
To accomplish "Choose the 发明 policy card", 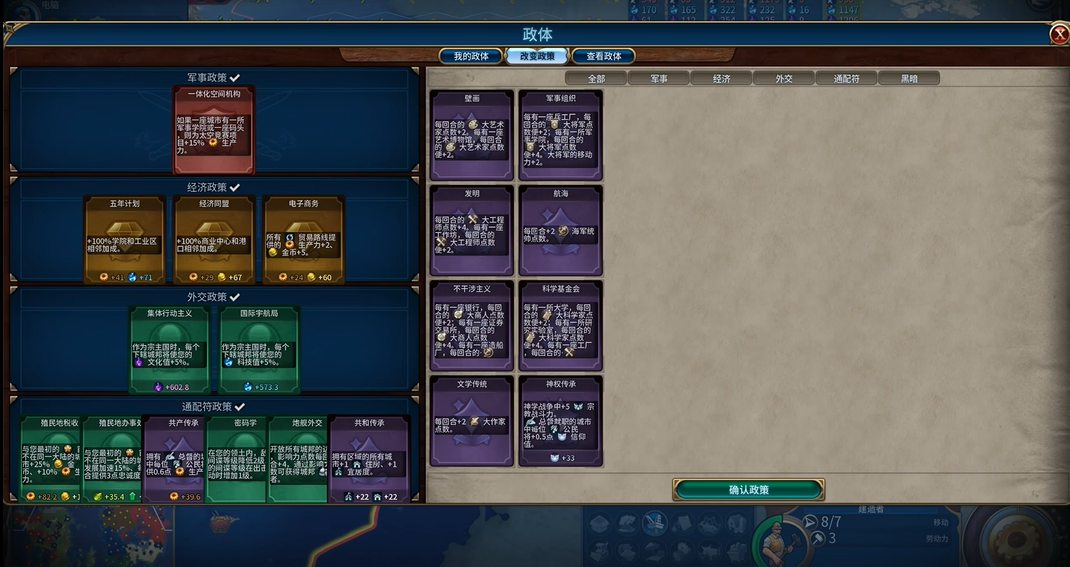I will (x=471, y=230).
